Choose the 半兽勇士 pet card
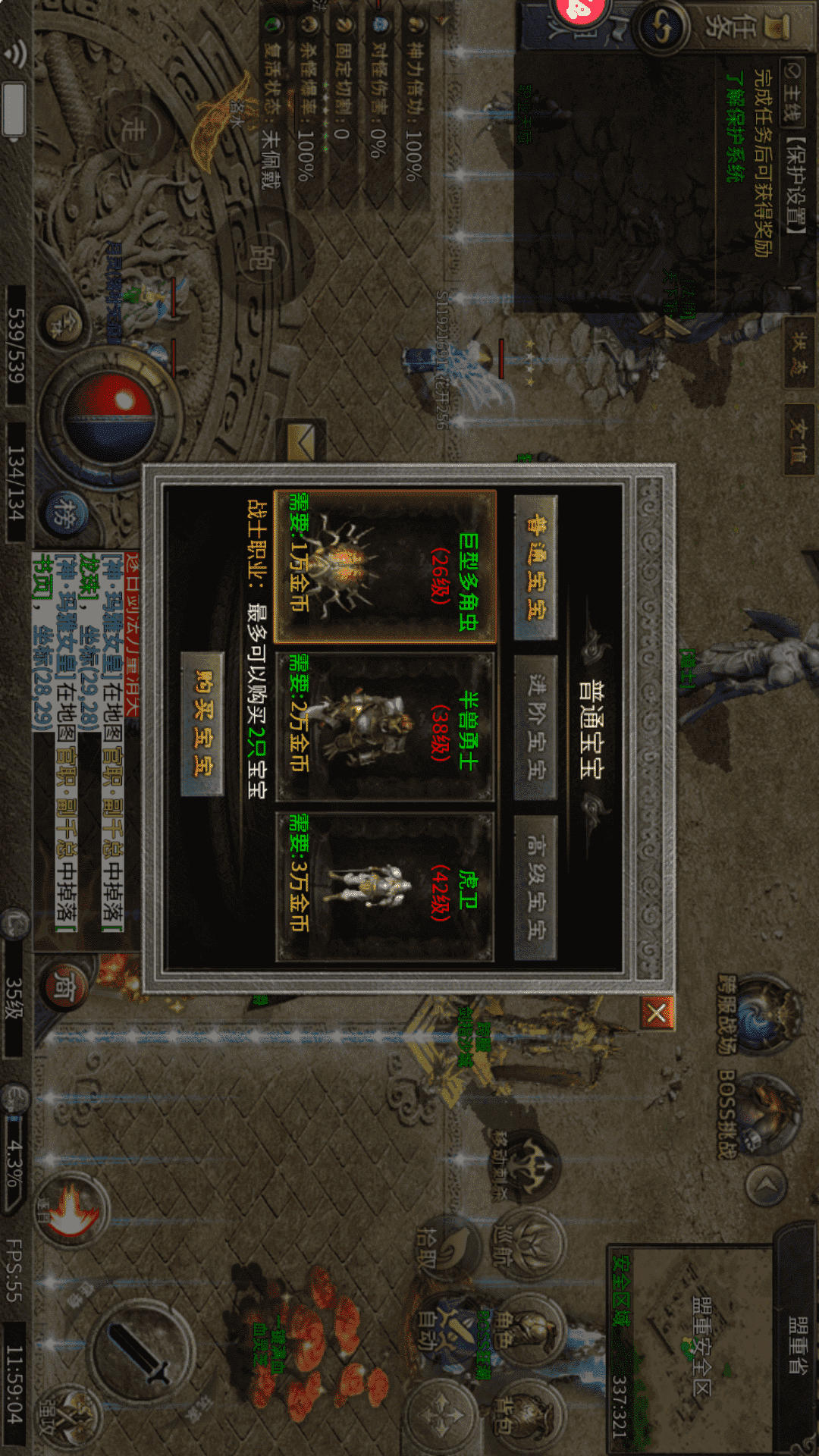The image size is (819, 1456). pos(385,726)
